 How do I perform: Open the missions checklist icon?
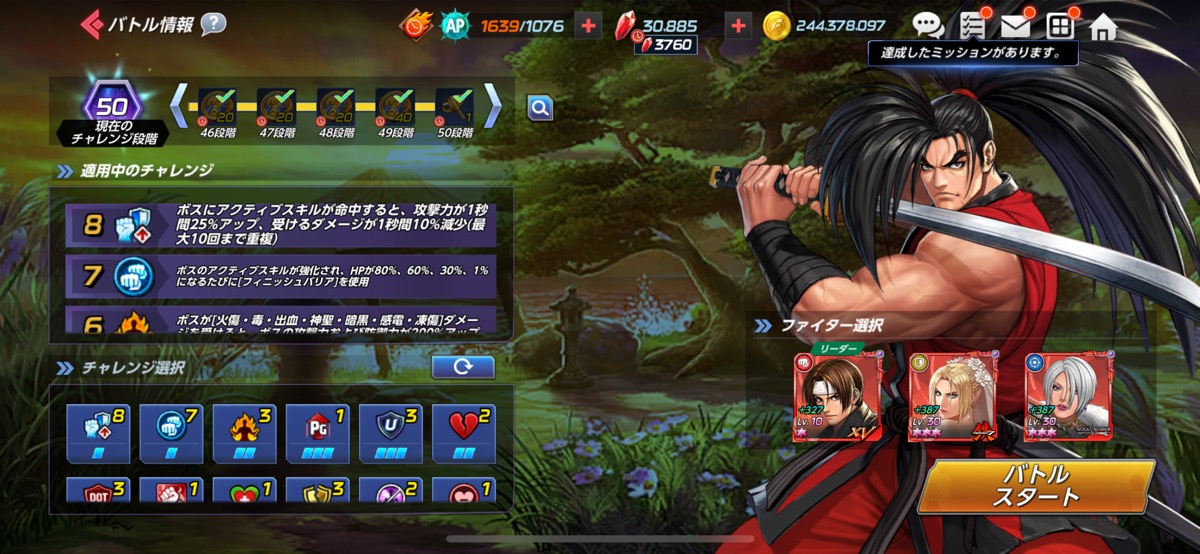pyautogui.click(x=971, y=26)
